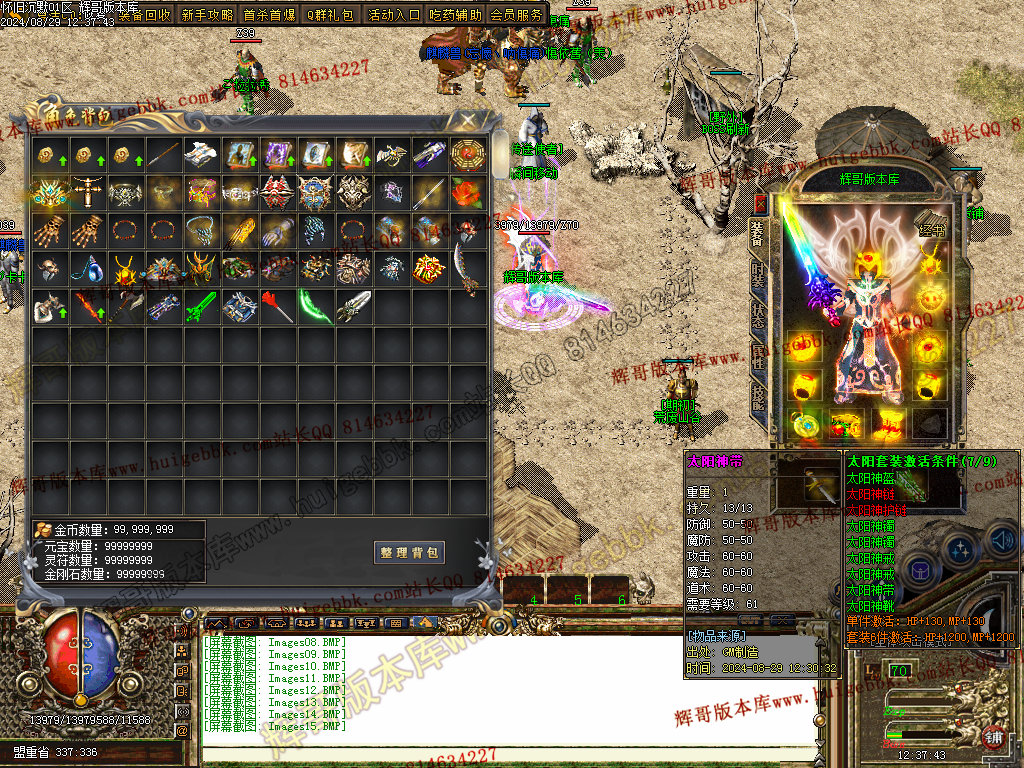The image size is (1024, 768).
Task: Switch to the 时装 fashion tab
Action: point(759,276)
